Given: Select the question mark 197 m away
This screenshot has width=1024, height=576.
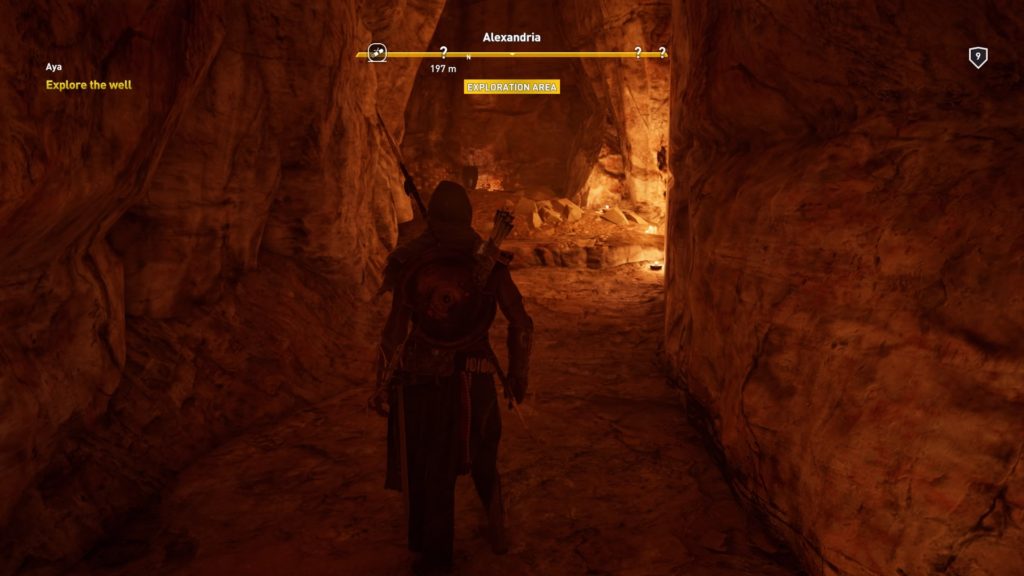Looking at the screenshot, I should click(443, 53).
